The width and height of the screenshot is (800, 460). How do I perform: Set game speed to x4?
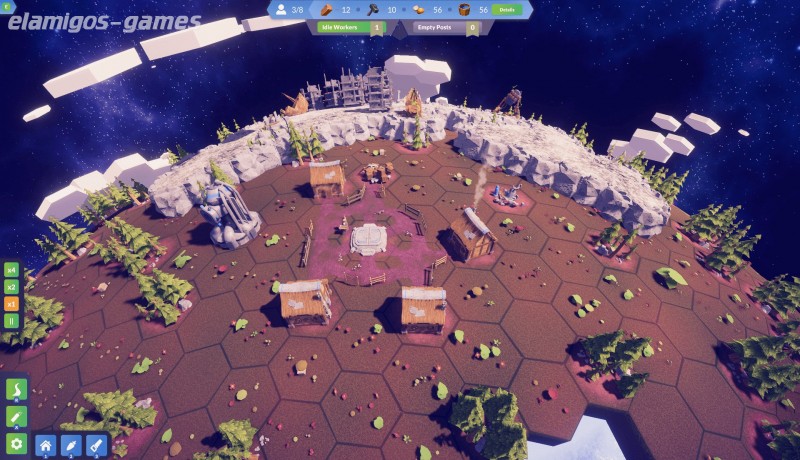click(x=12, y=269)
